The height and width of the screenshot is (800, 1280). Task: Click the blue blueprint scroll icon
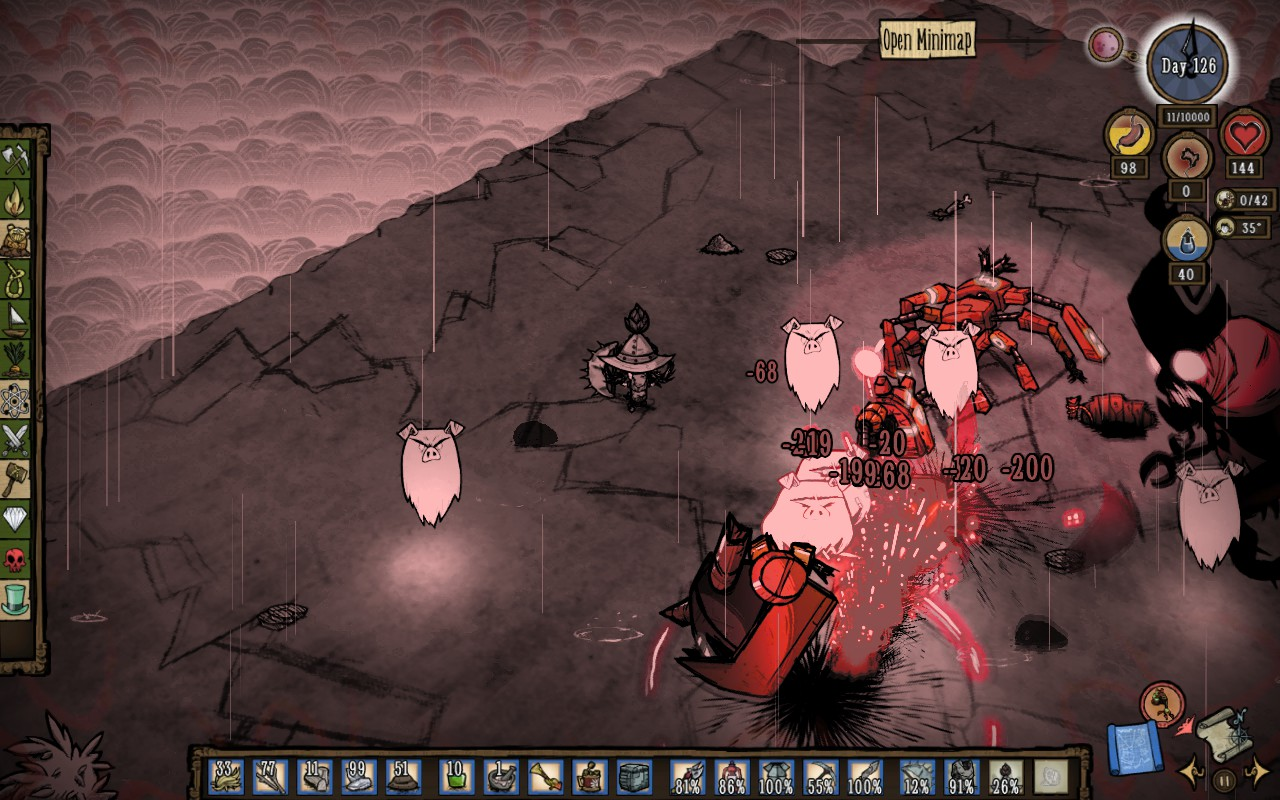[x=1134, y=748]
